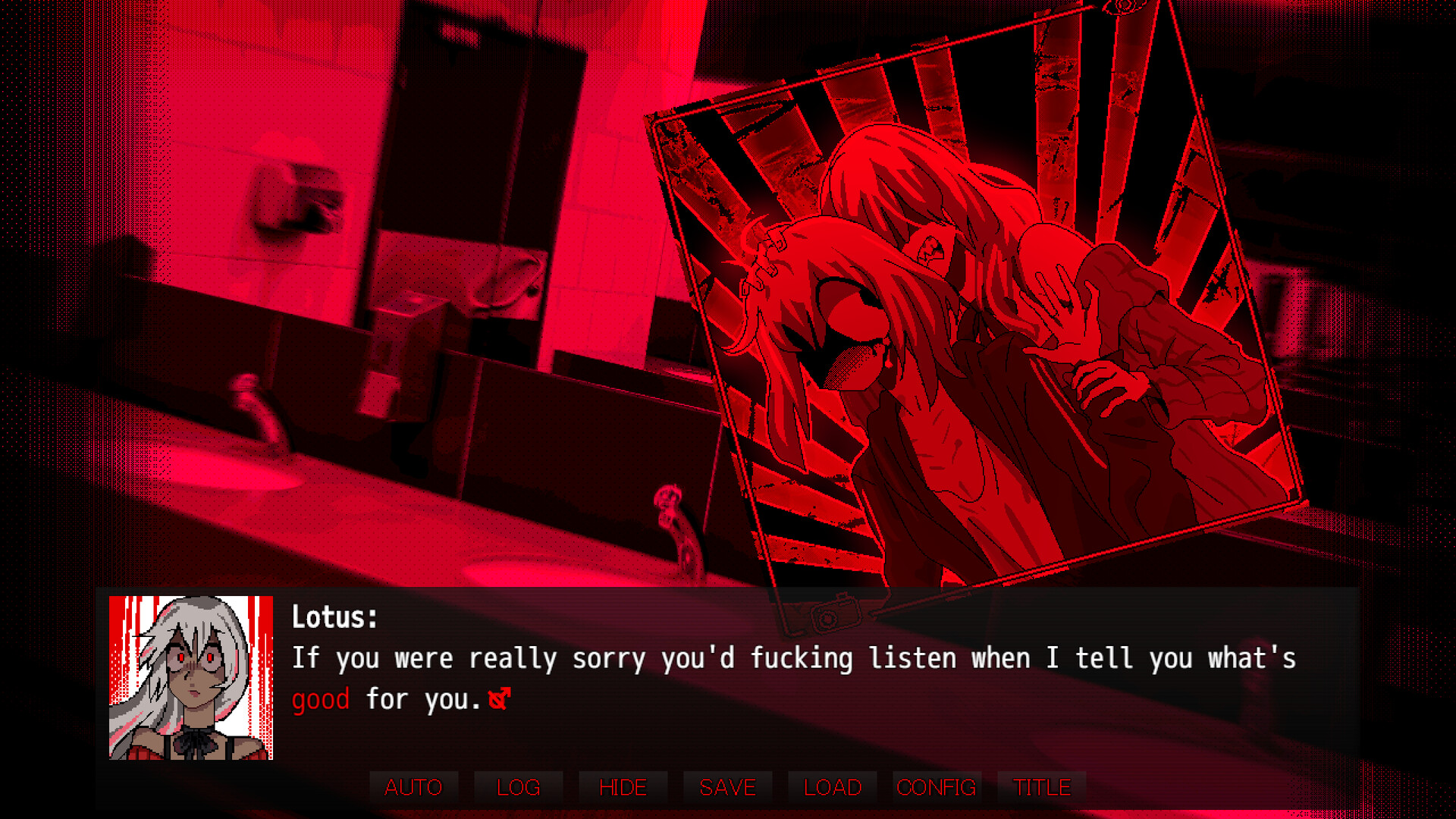Screen dimensions: 1456x819
Task: Click the highlighted word 'good'
Action: 320,698
